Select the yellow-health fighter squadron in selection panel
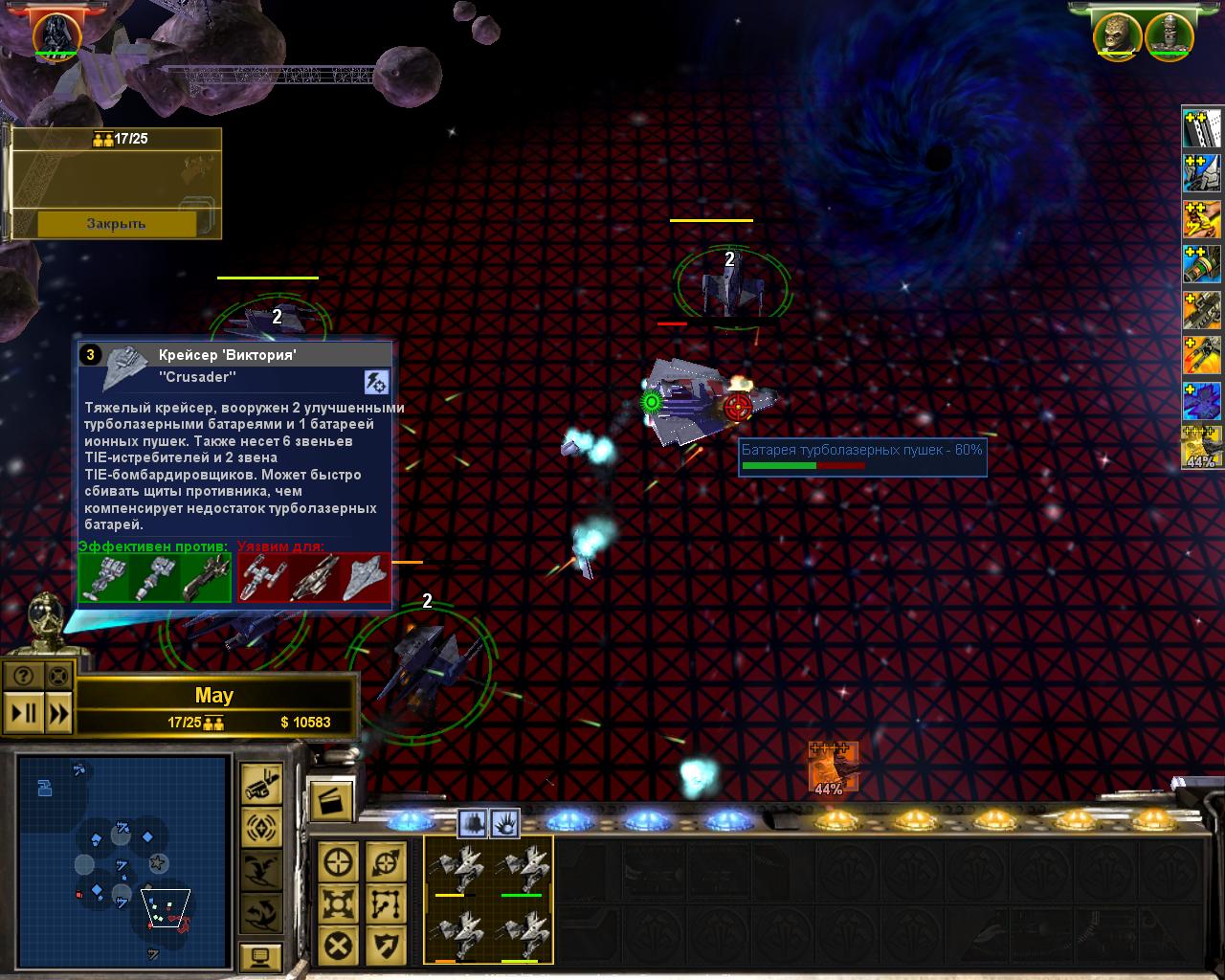The width and height of the screenshot is (1225, 980). [456, 868]
